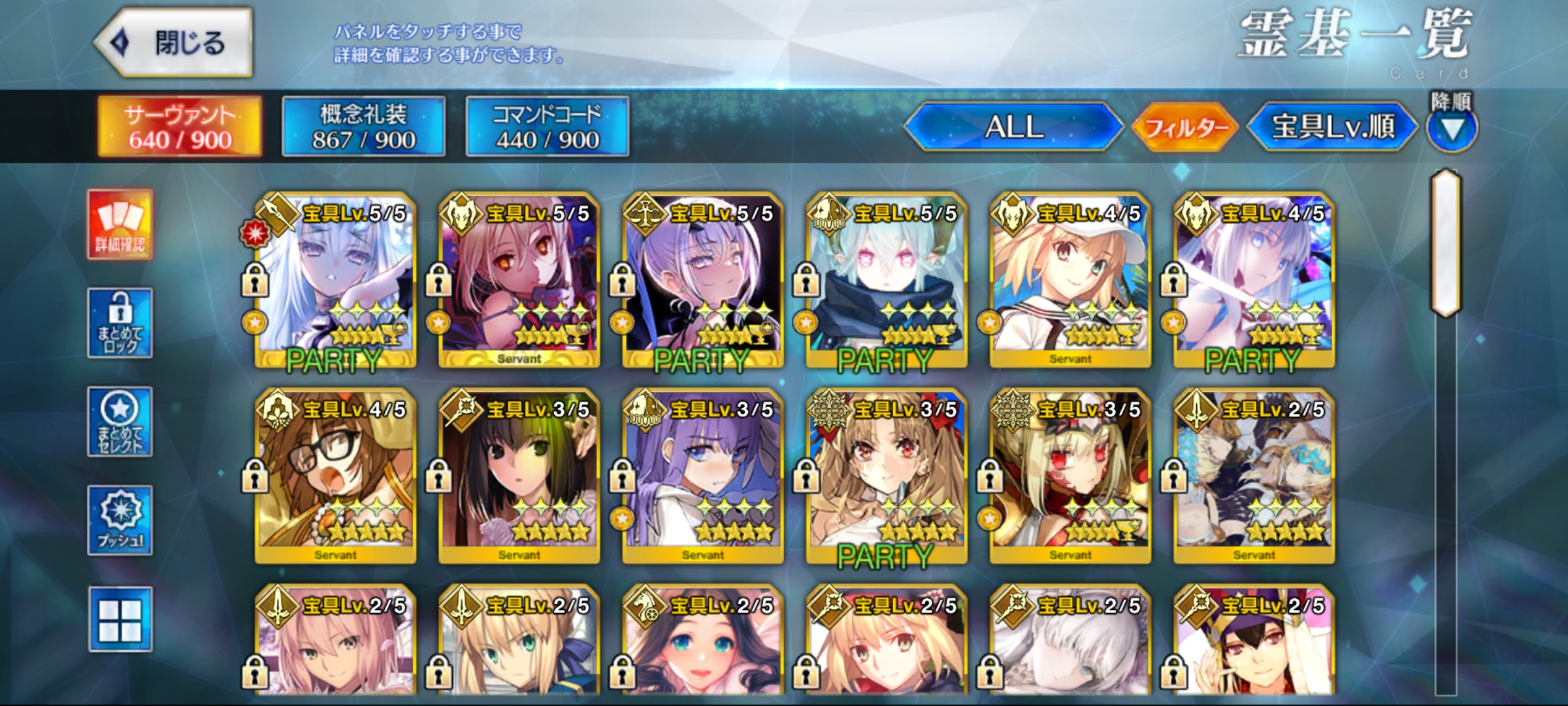1568x706 pixels.
Task: Pick the blonde servant wearing a white cap
Action: tap(1070, 281)
